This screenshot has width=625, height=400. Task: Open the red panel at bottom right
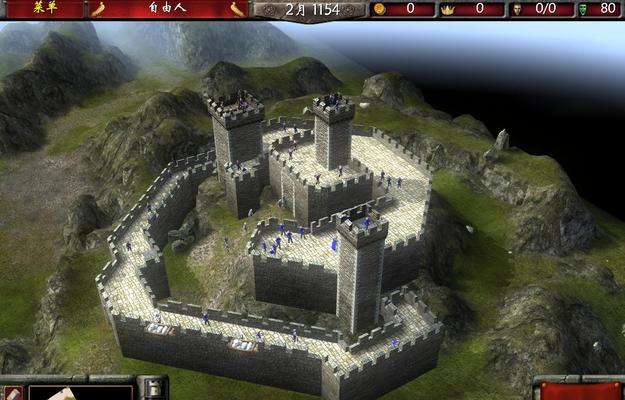click(x=581, y=389)
